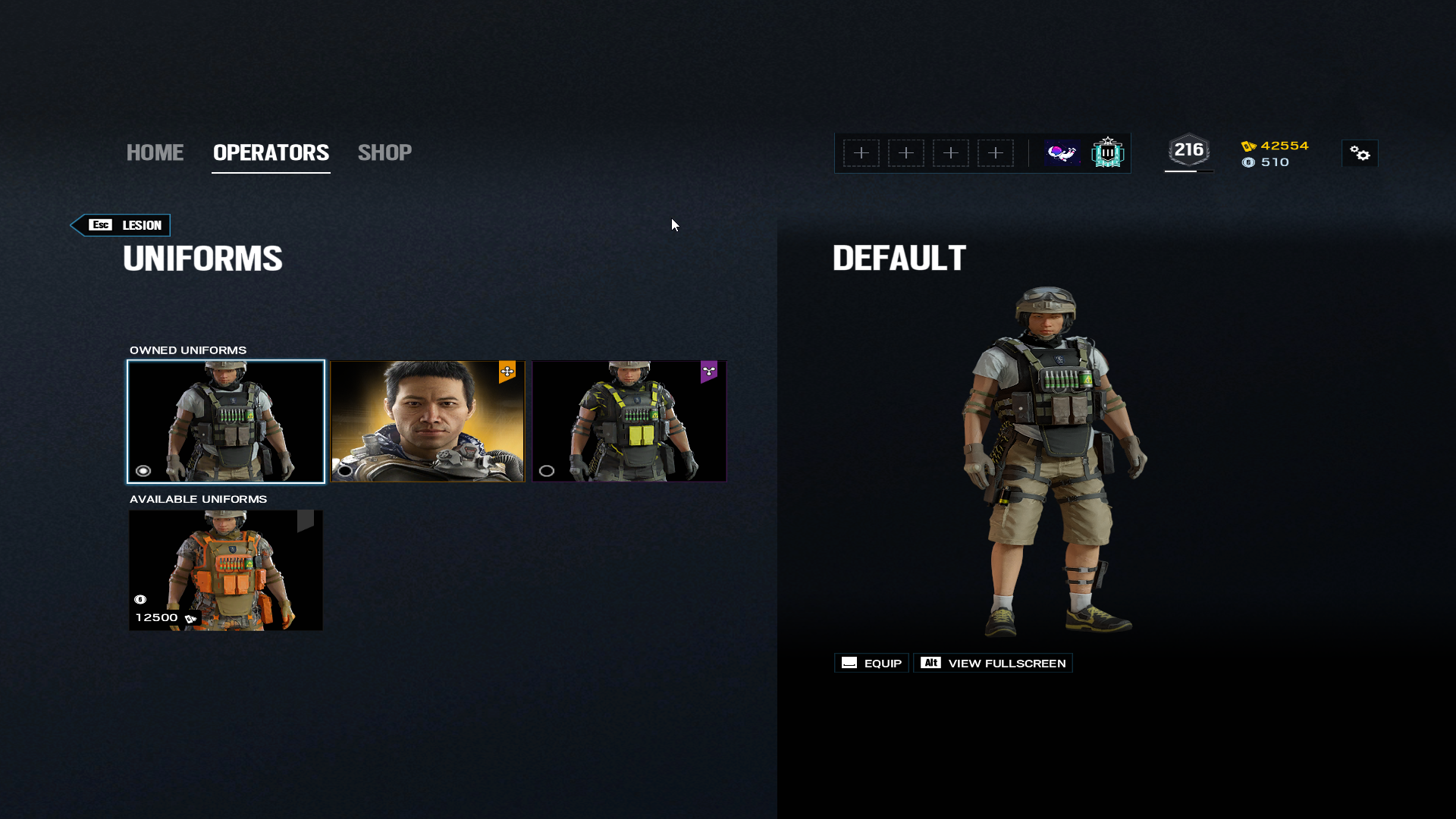Equip the Default uniform
Screen dimensions: 1456x819
pyautogui.click(x=871, y=664)
